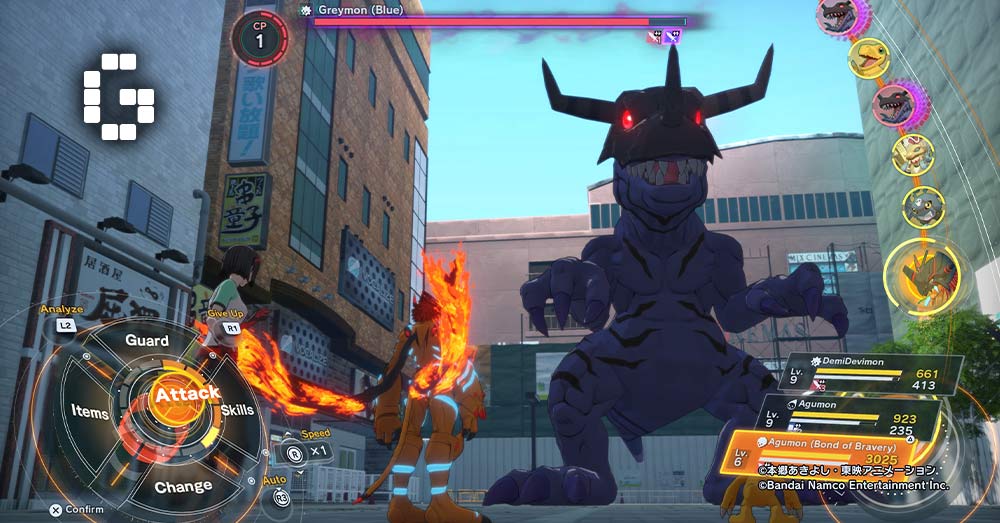The height and width of the screenshot is (523, 1000).
Task: Select the DemiDevimon party status panel
Action: (868, 372)
